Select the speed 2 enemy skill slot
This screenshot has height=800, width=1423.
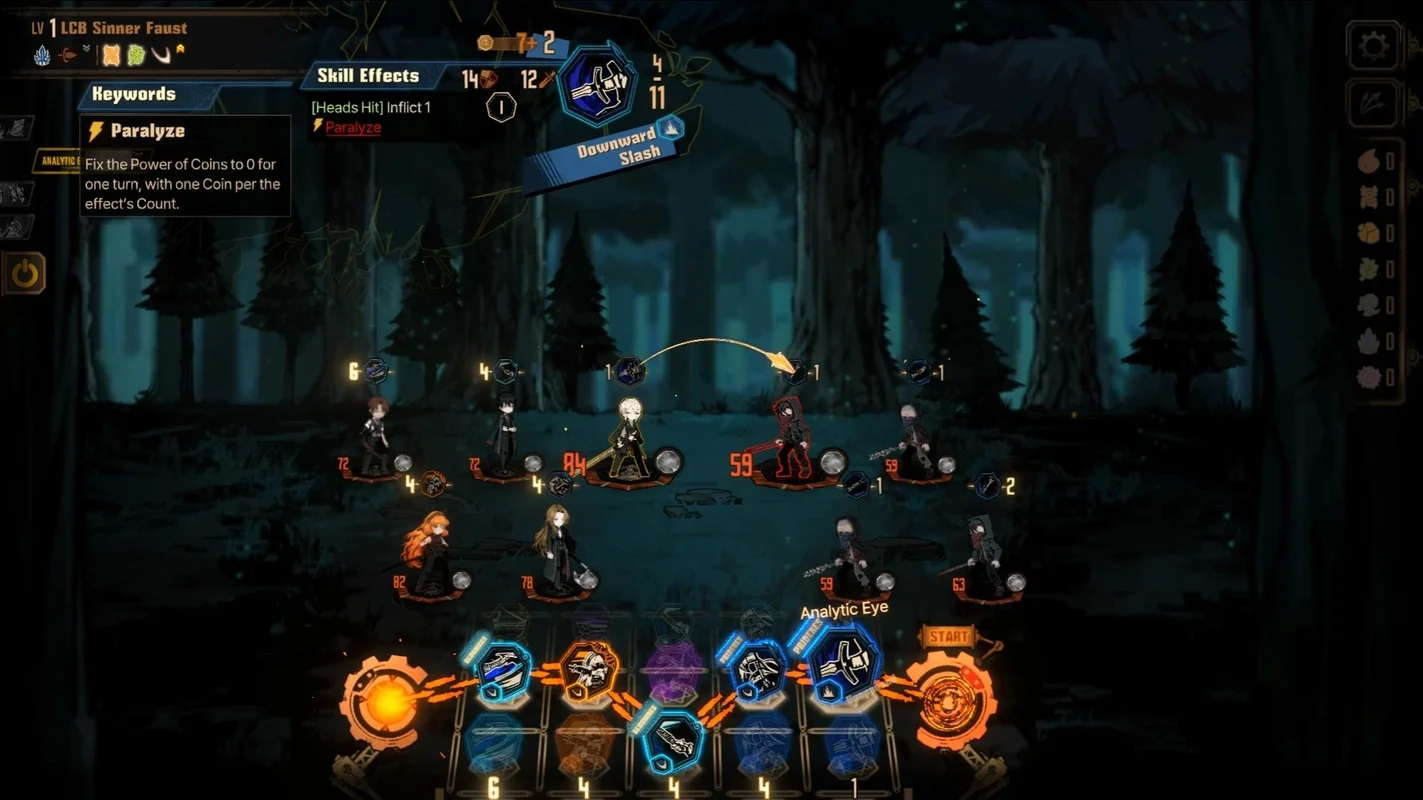click(x=987, y=486)
